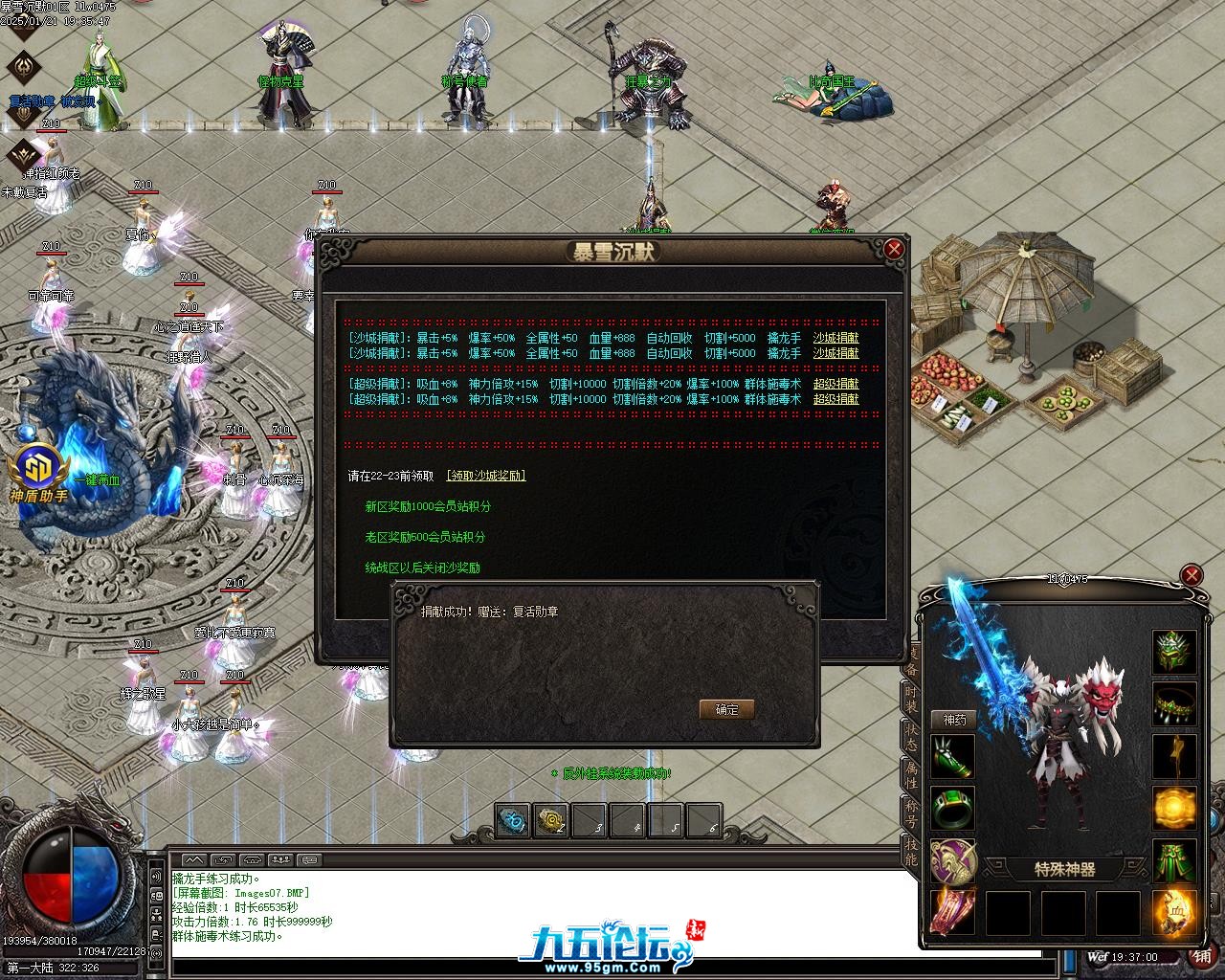Screen dimensions: 1225x980
Task: Show the 称号 titles tab
Action: click(910, 817)
